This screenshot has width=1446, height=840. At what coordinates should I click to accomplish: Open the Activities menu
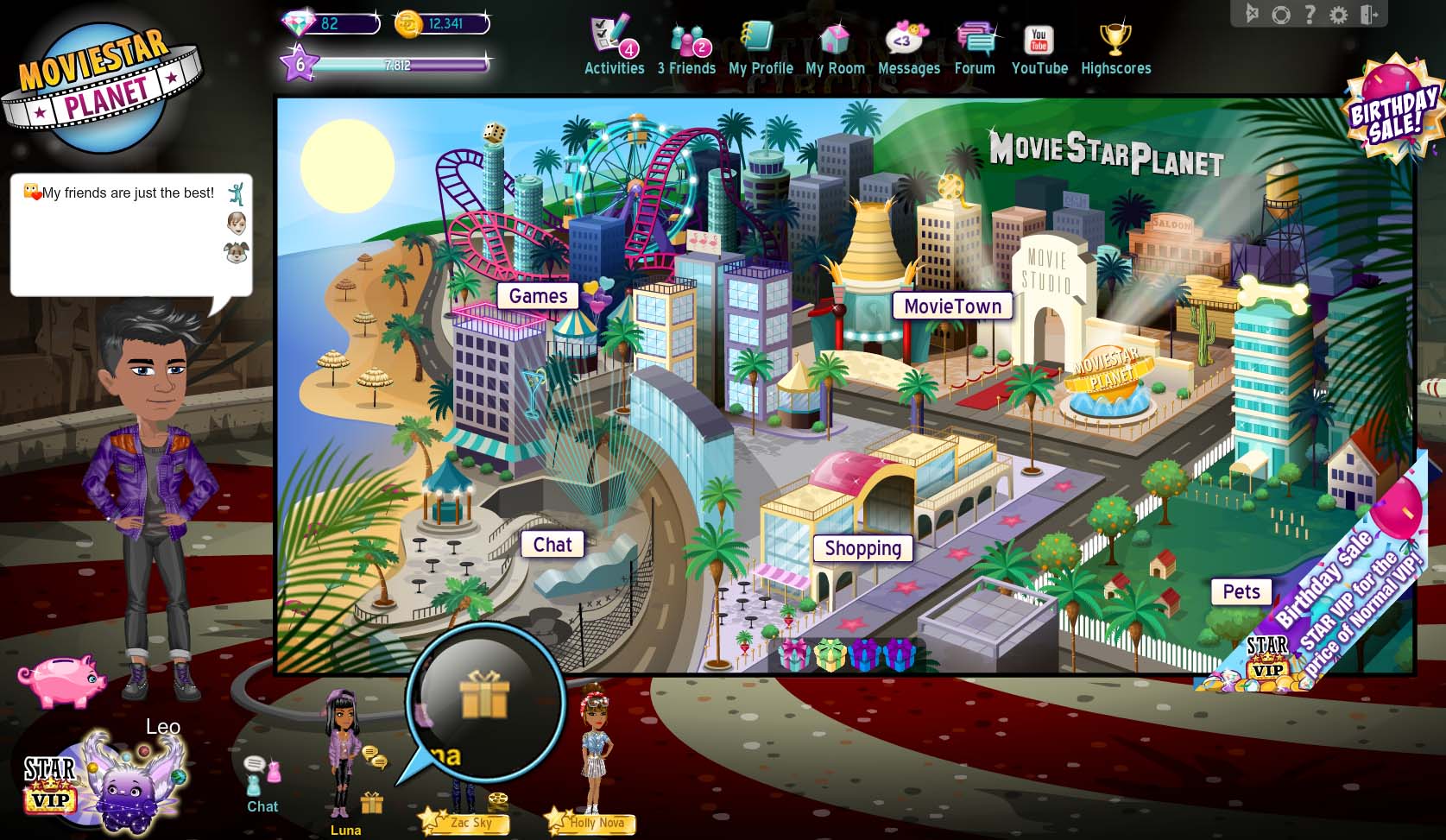614,47
